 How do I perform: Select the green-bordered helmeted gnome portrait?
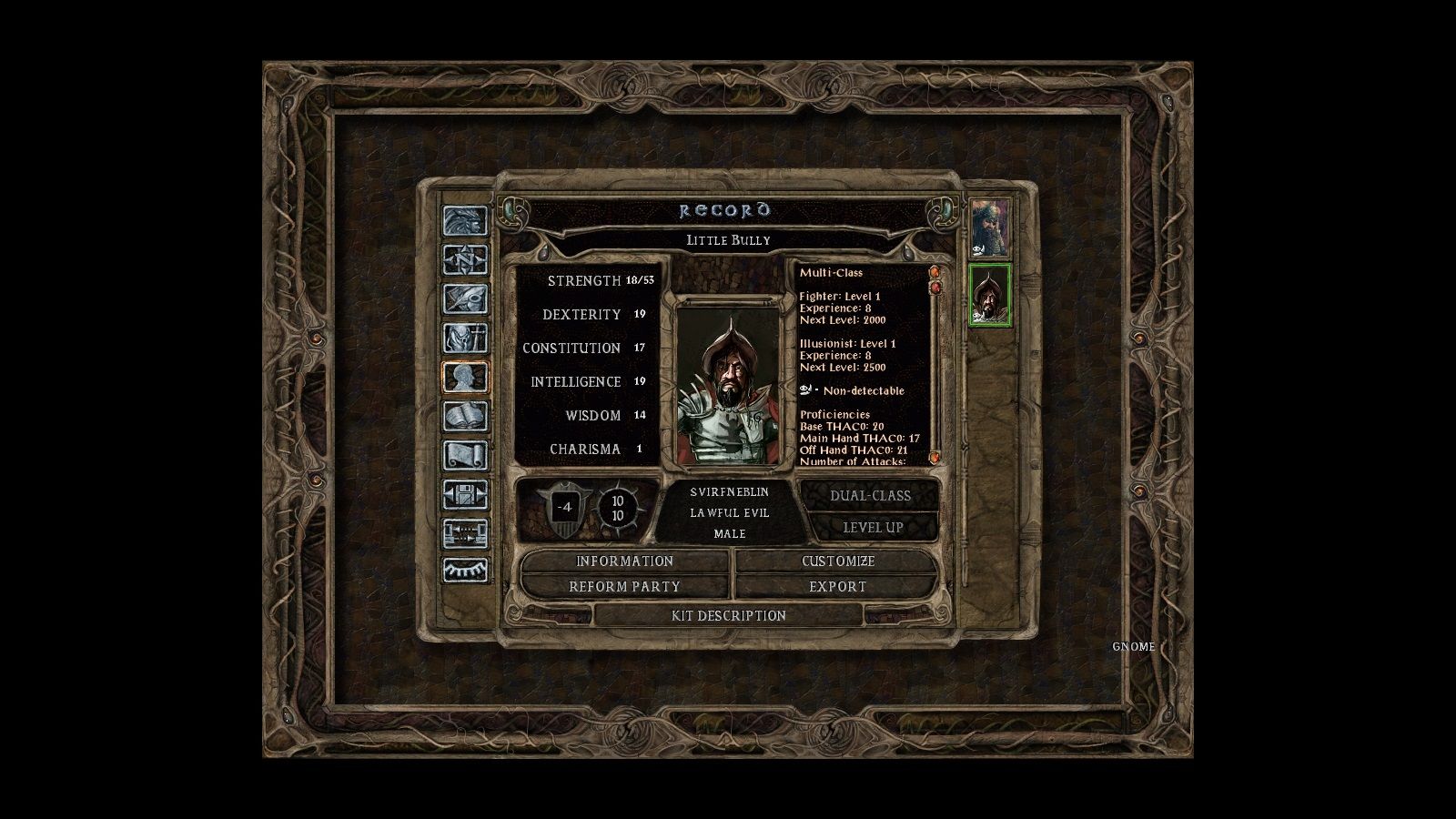tap(989, 295)
